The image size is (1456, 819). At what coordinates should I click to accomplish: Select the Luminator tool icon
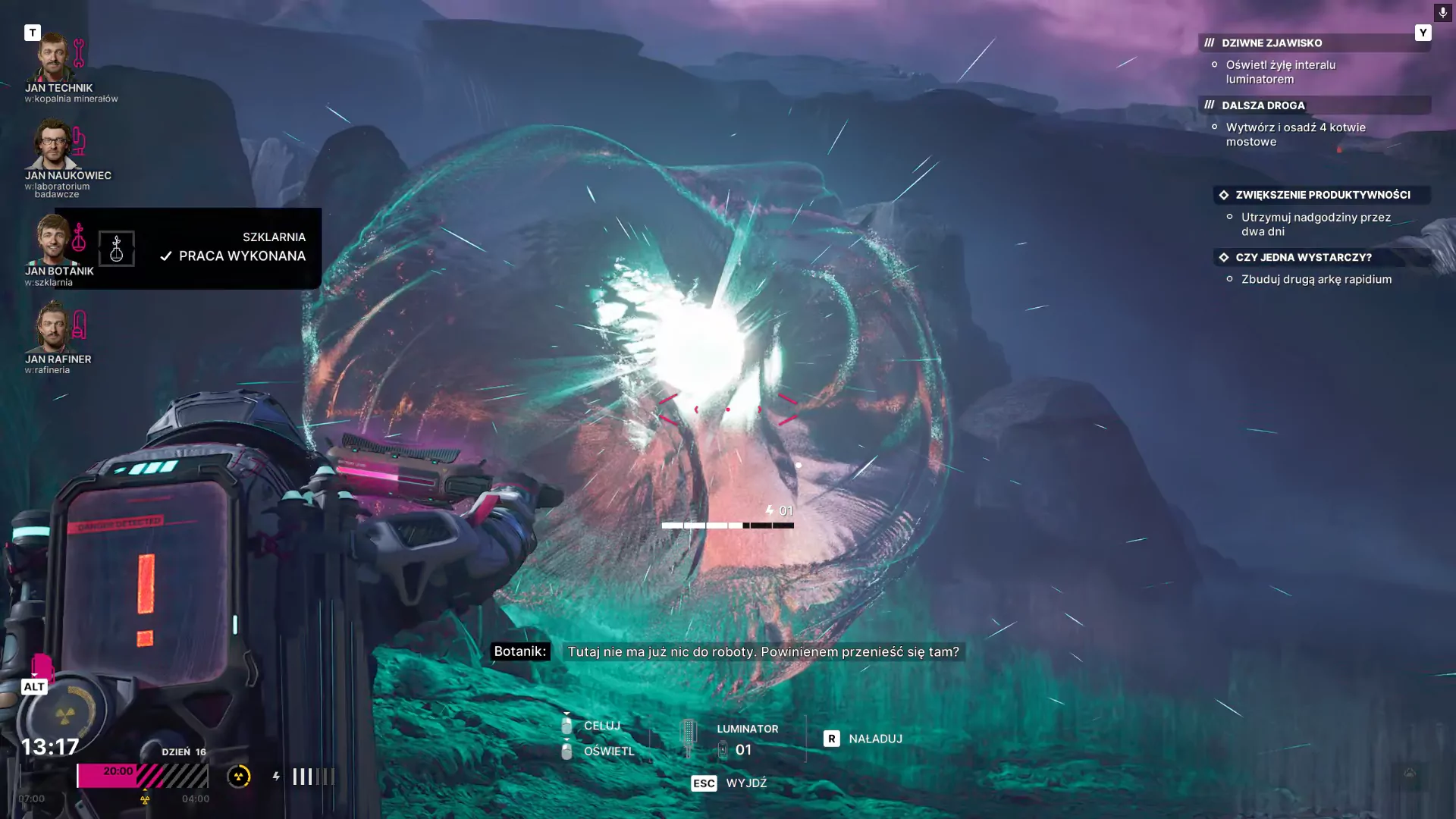point(689,736)
